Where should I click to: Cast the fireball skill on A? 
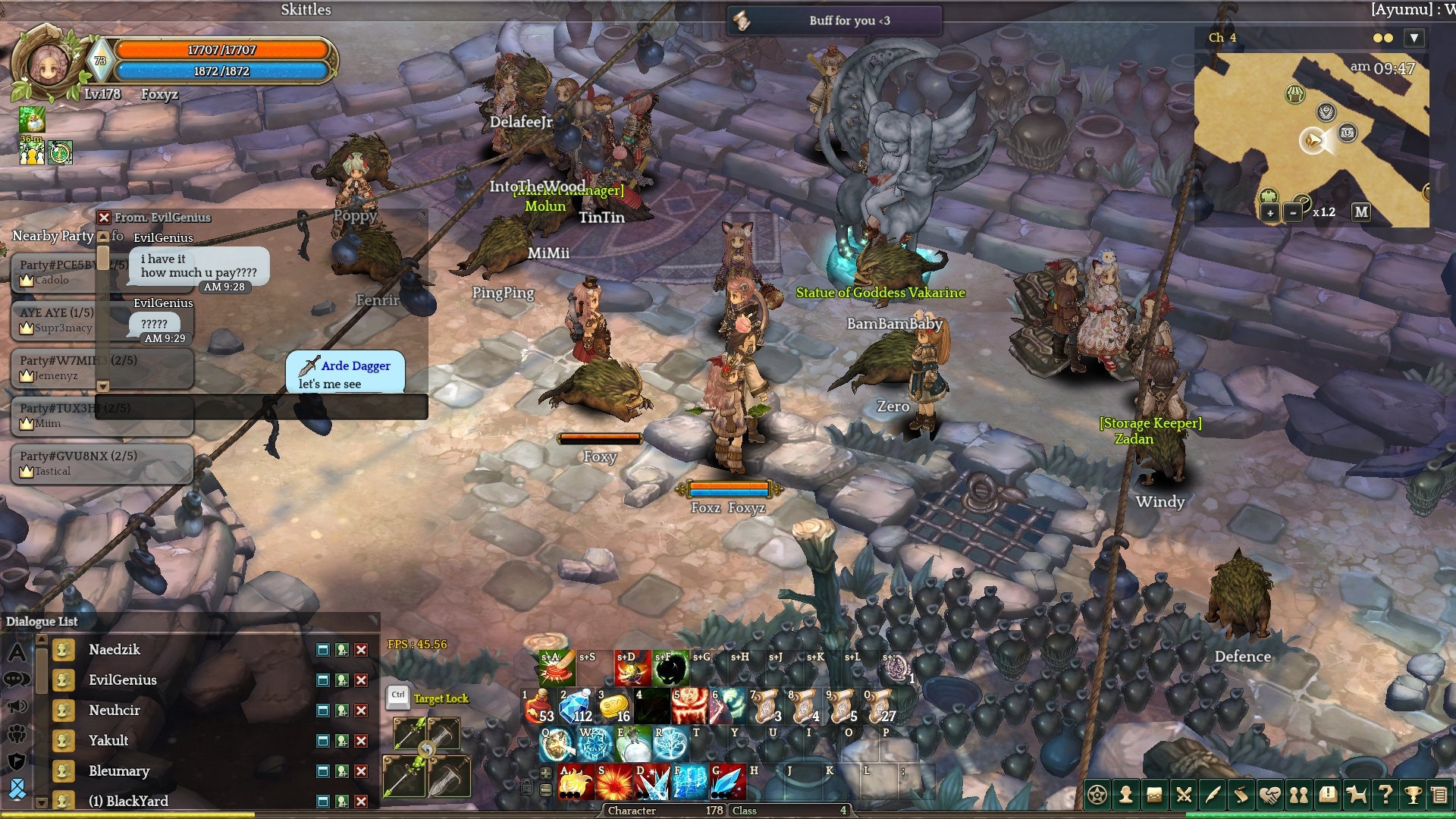pos(576,783)
